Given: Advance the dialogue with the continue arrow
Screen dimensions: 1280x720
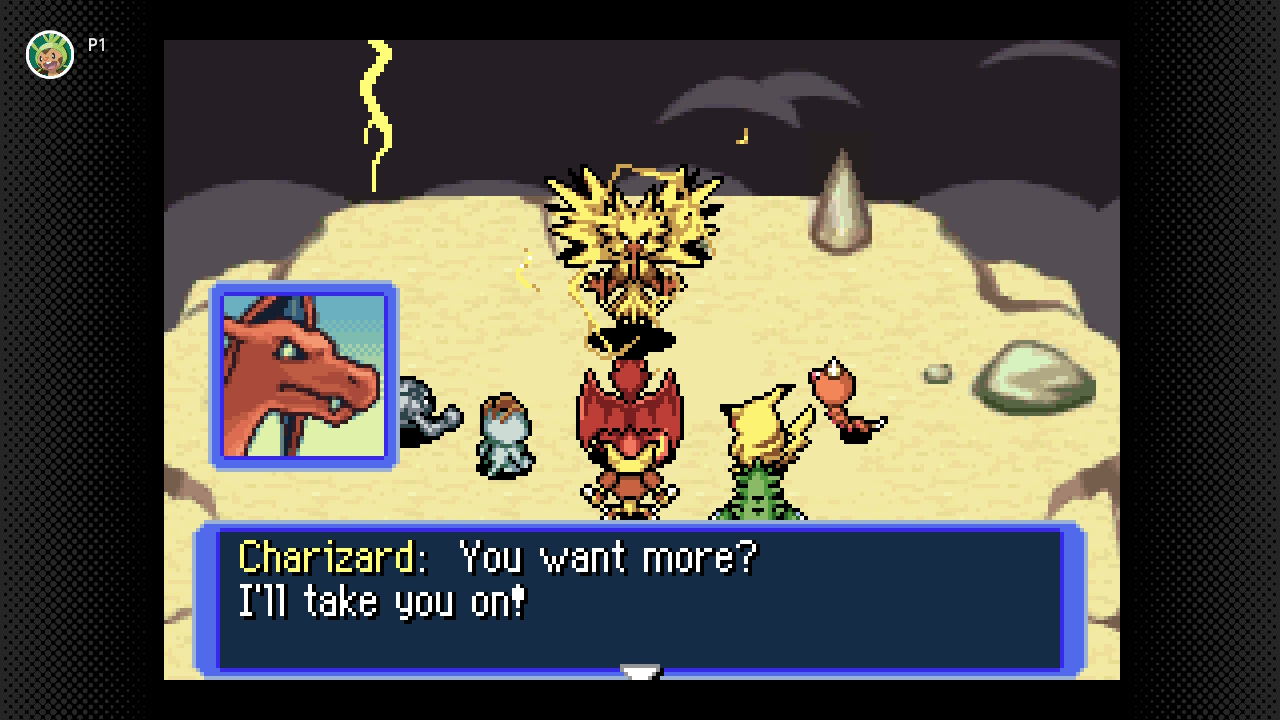Looking at the screenshot, I should click(x=640, y=673).
